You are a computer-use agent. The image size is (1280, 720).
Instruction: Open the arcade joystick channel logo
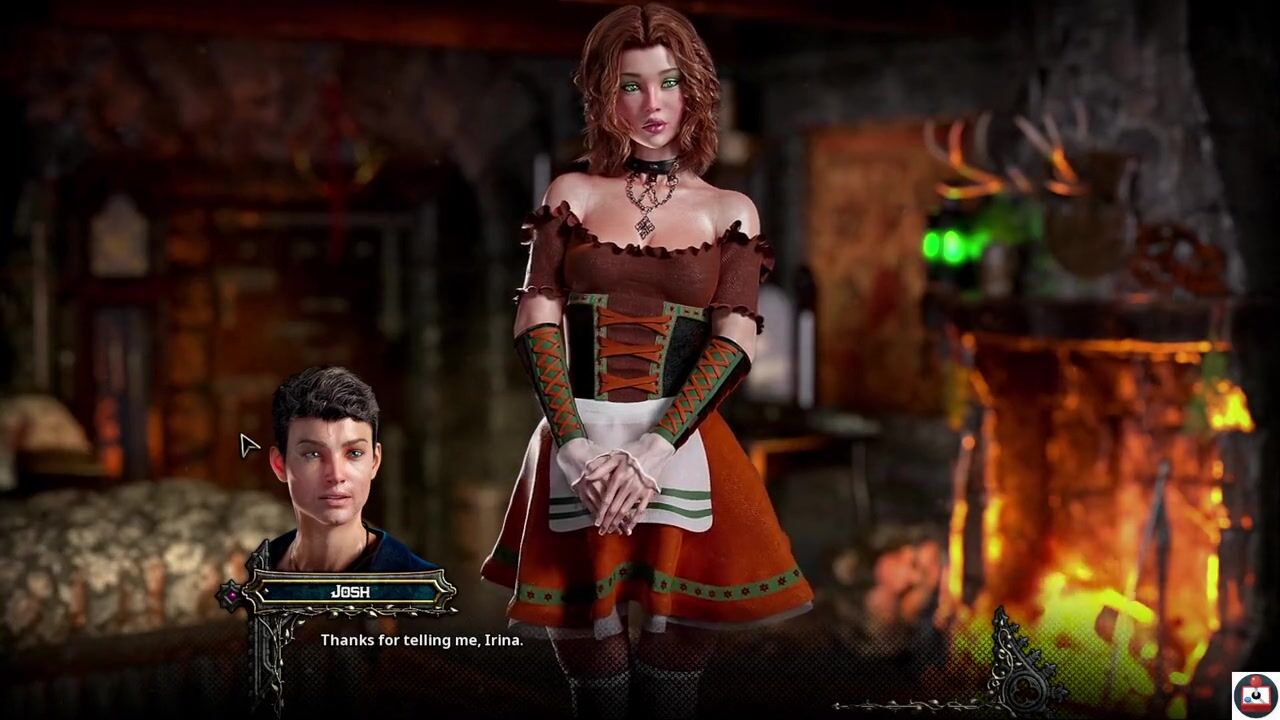tap(1255, 695)
